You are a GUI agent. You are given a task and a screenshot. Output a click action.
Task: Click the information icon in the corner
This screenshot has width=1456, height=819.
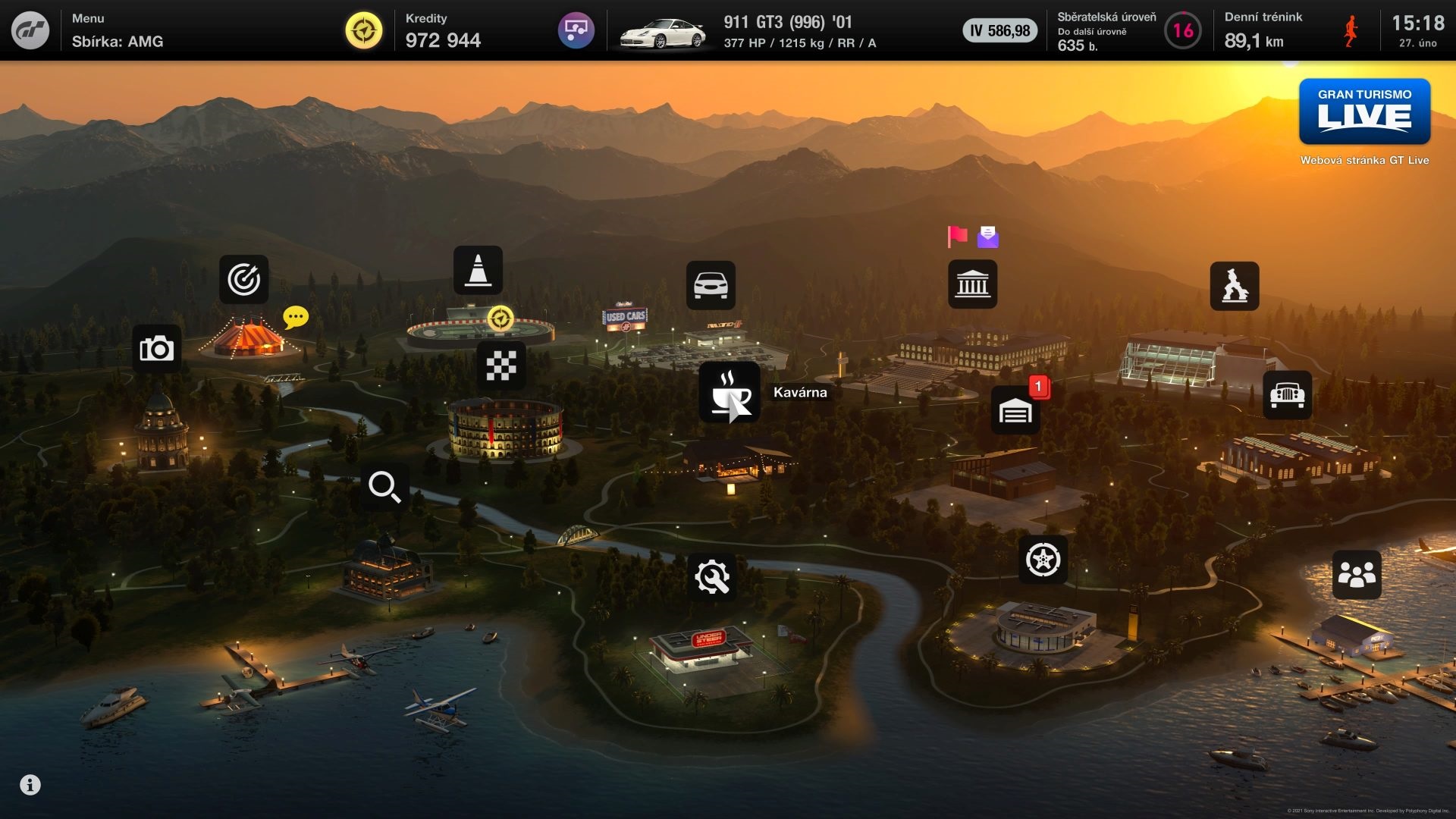click(x=30, y=785)
